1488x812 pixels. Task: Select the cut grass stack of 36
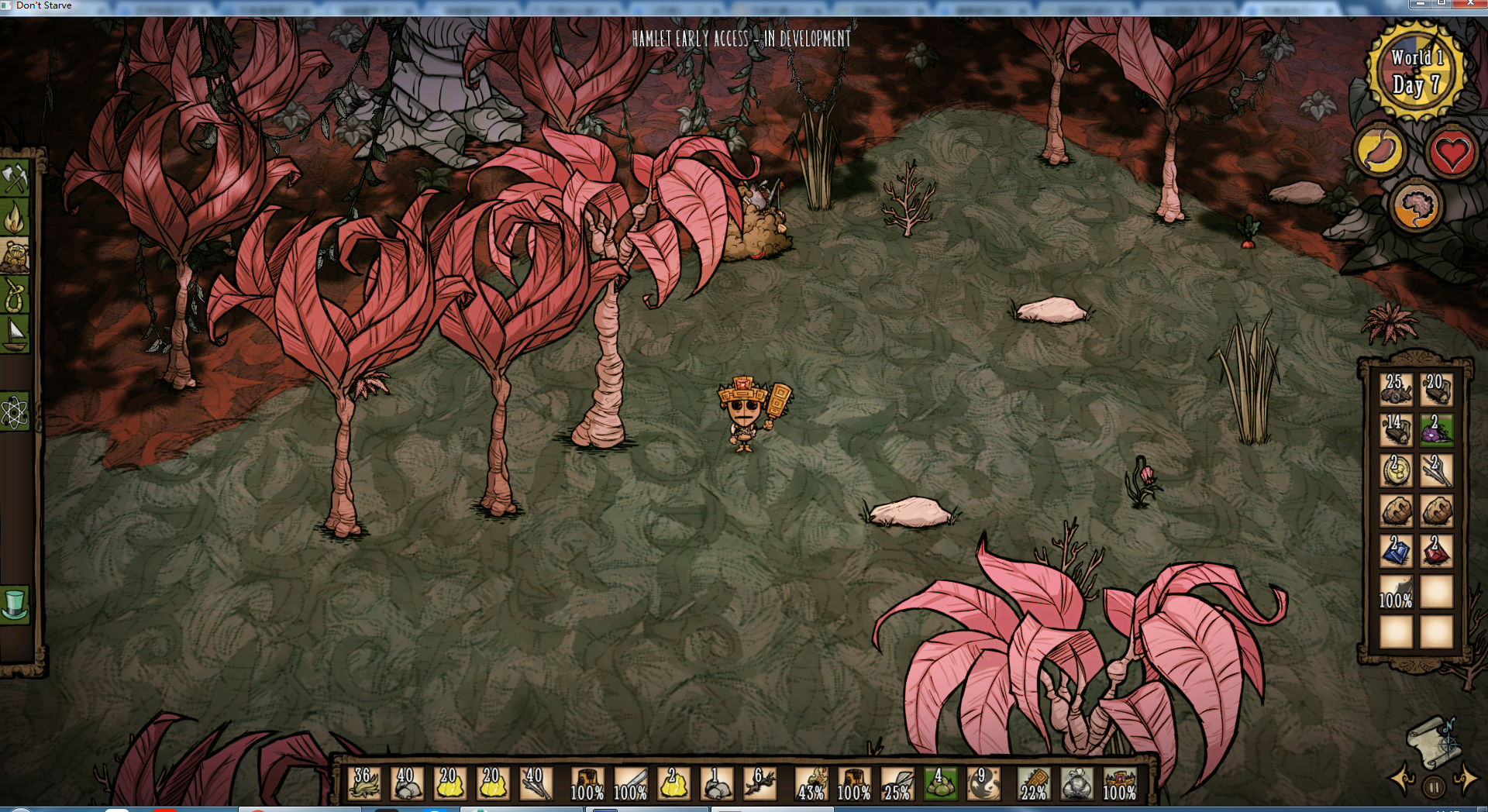363,783
